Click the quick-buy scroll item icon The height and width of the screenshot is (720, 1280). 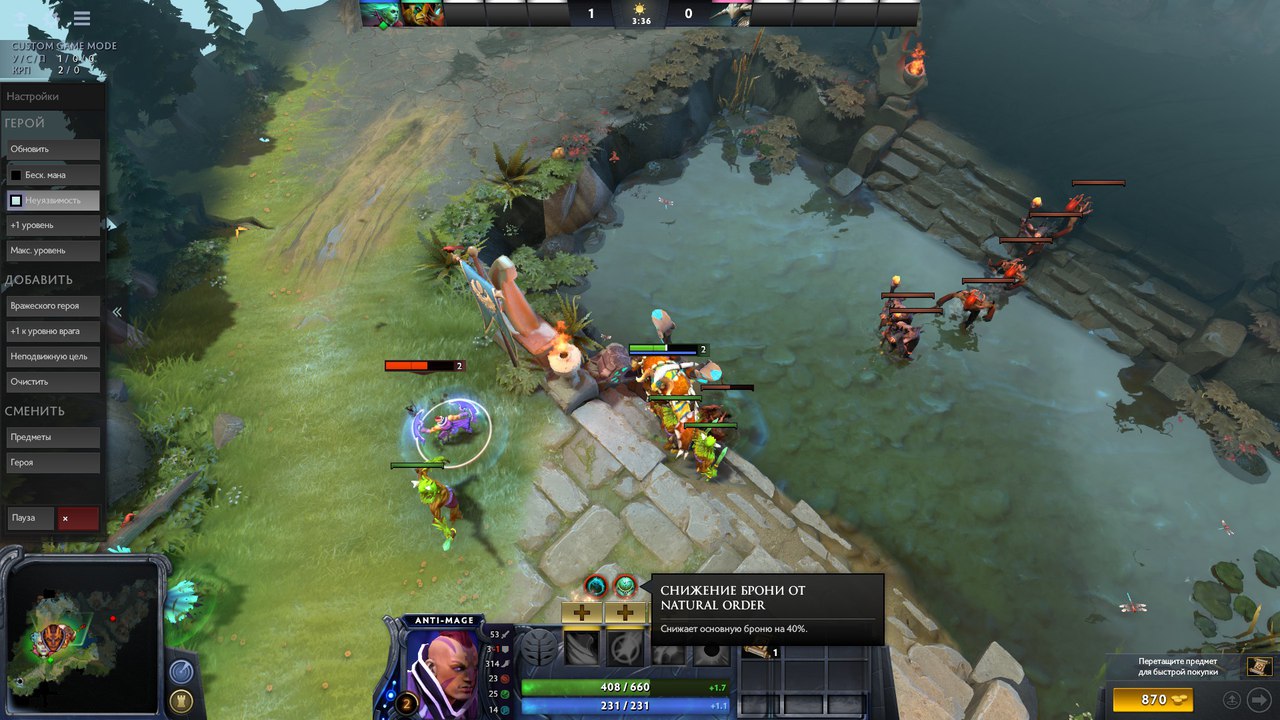[x=1260, y=667]
